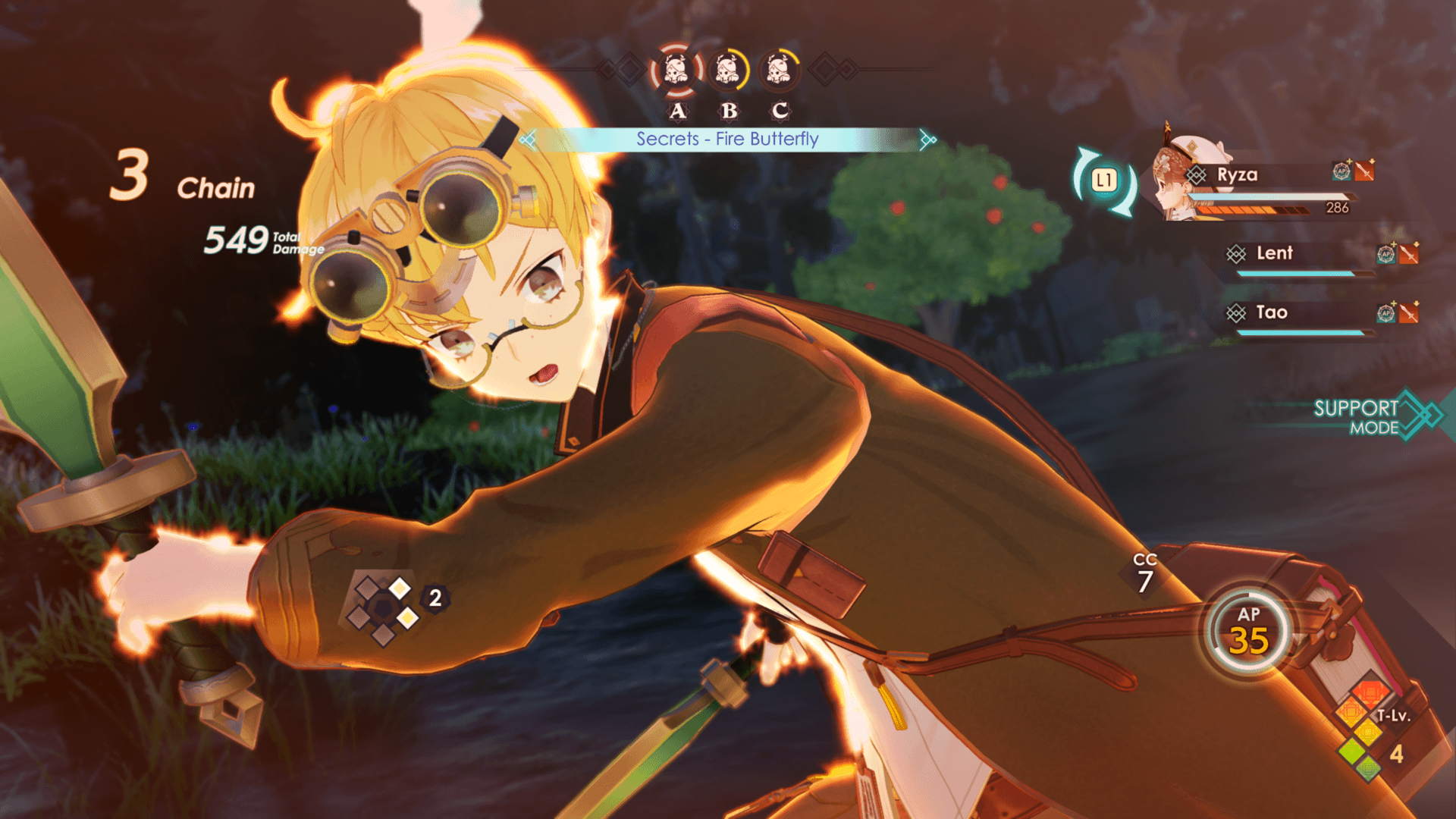1456x819 pixels.
Task: Pick Tao from the party list
Action: pos(1272,312)
